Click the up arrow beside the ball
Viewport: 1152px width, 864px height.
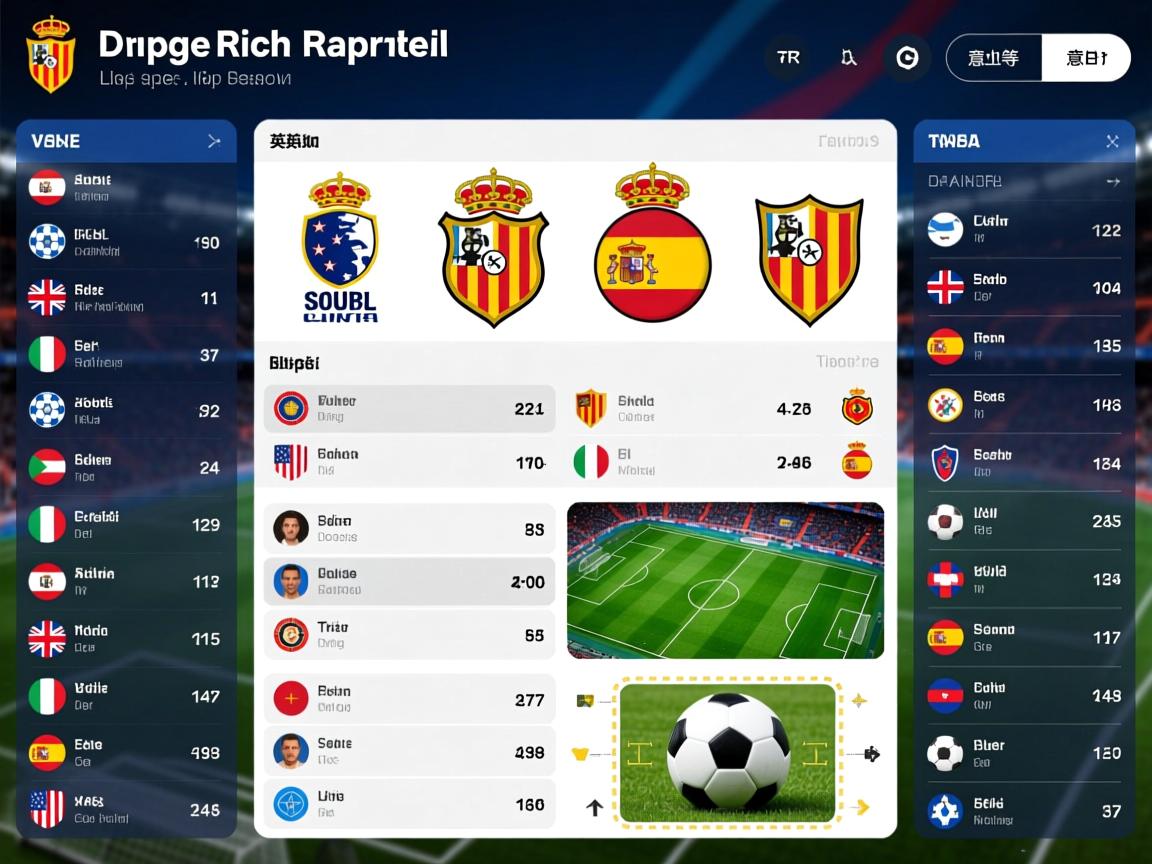(x=594, y=807)
